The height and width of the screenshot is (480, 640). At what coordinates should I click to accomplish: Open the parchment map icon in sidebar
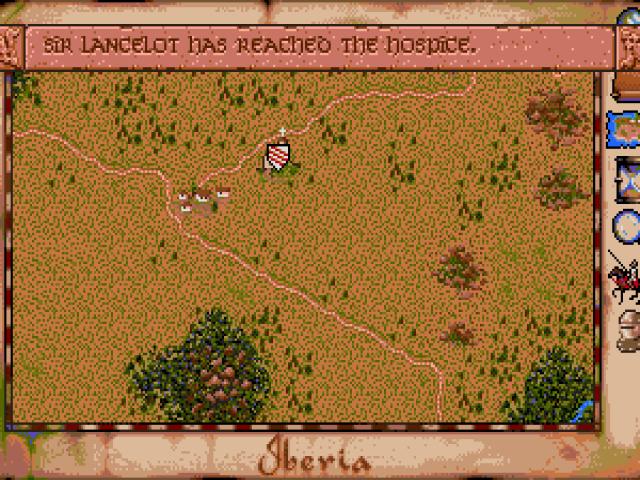click(625, 128)
